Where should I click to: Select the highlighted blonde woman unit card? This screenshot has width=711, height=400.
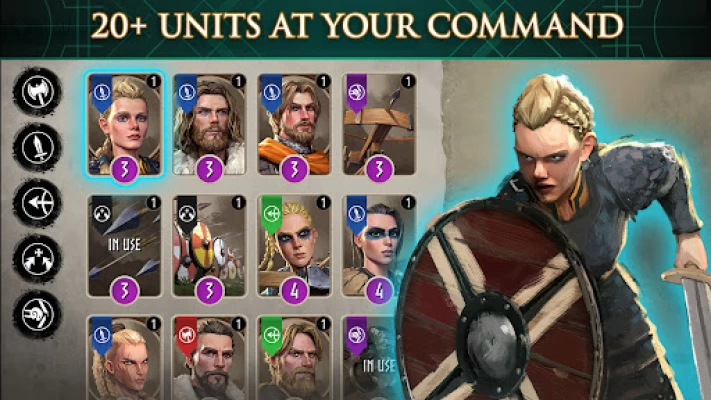(x=125, y=124)
